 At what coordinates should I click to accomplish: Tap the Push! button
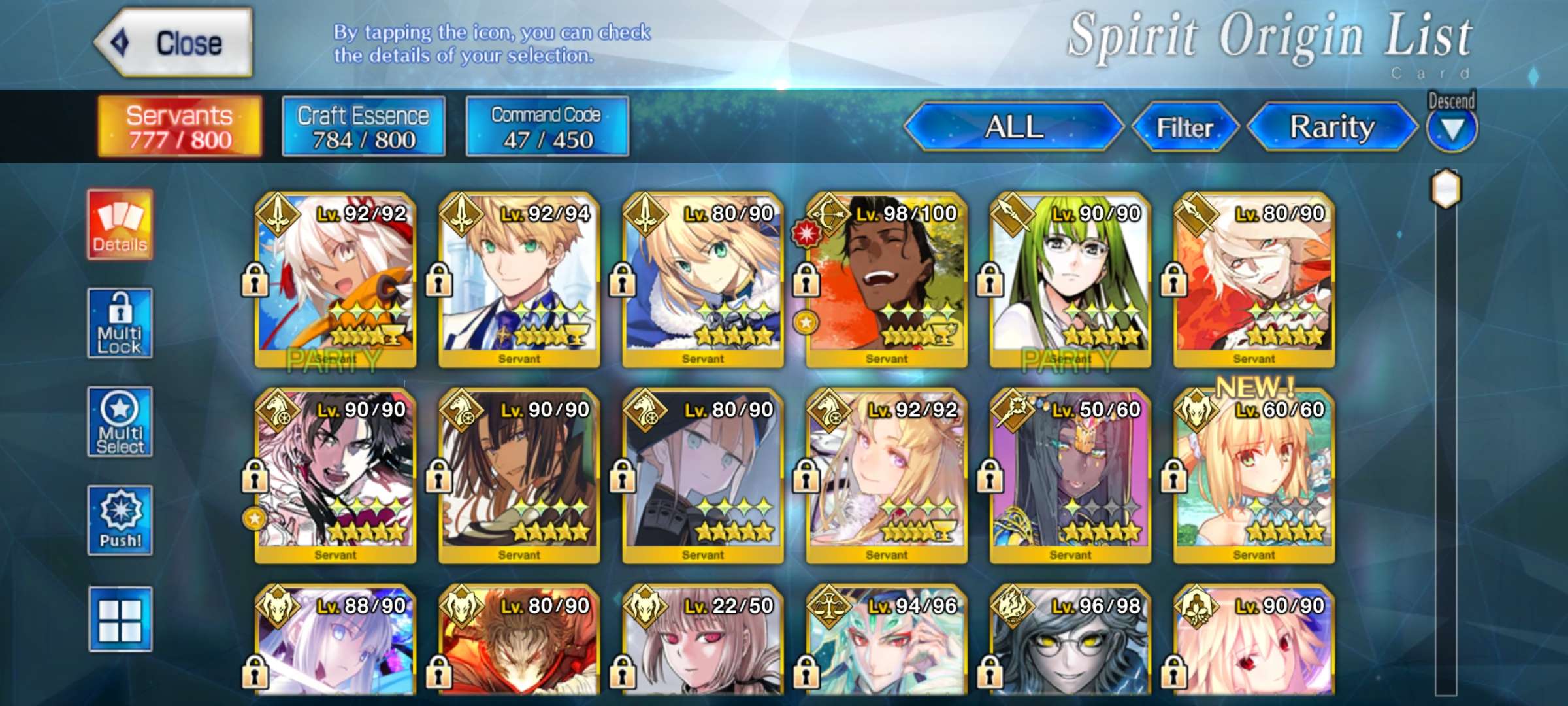(120, 520)
